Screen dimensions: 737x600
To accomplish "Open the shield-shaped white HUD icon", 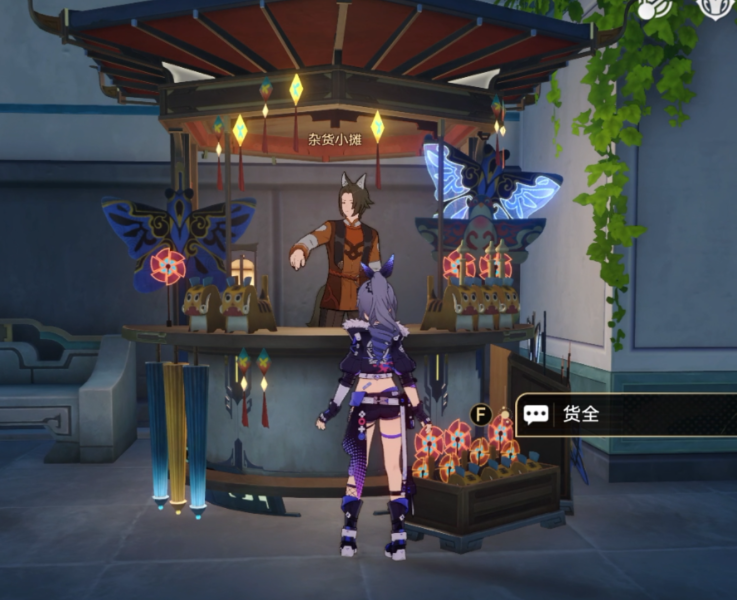I will (x=713, y=6).
